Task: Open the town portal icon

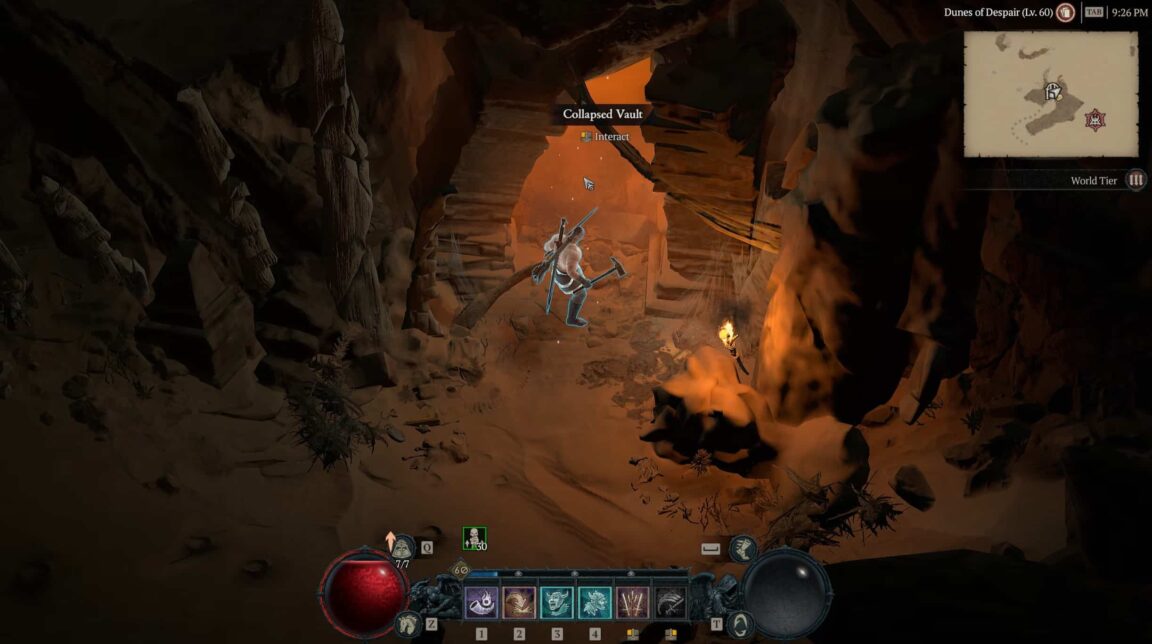Action: (x=741, y=623)
